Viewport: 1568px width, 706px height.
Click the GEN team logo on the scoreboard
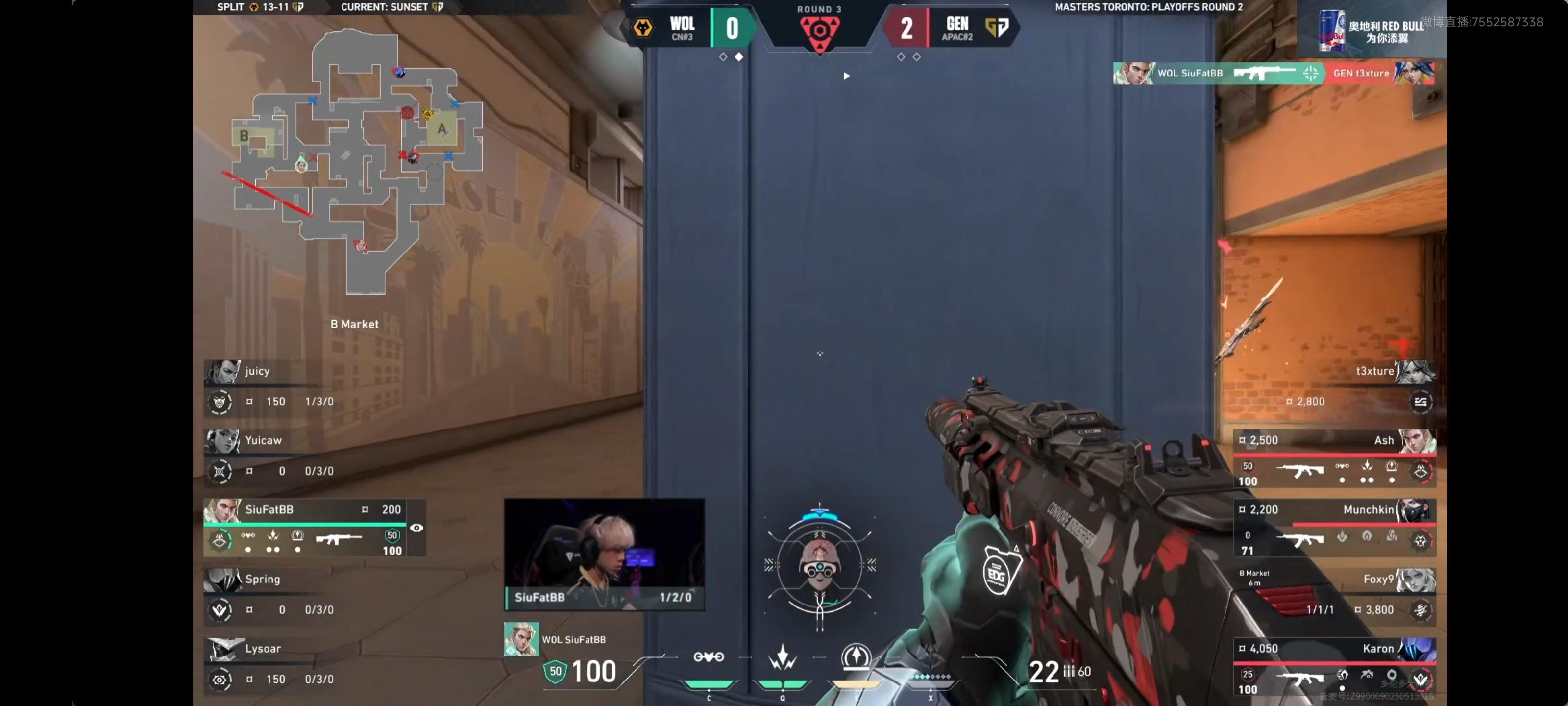click(x=997, y=27)
